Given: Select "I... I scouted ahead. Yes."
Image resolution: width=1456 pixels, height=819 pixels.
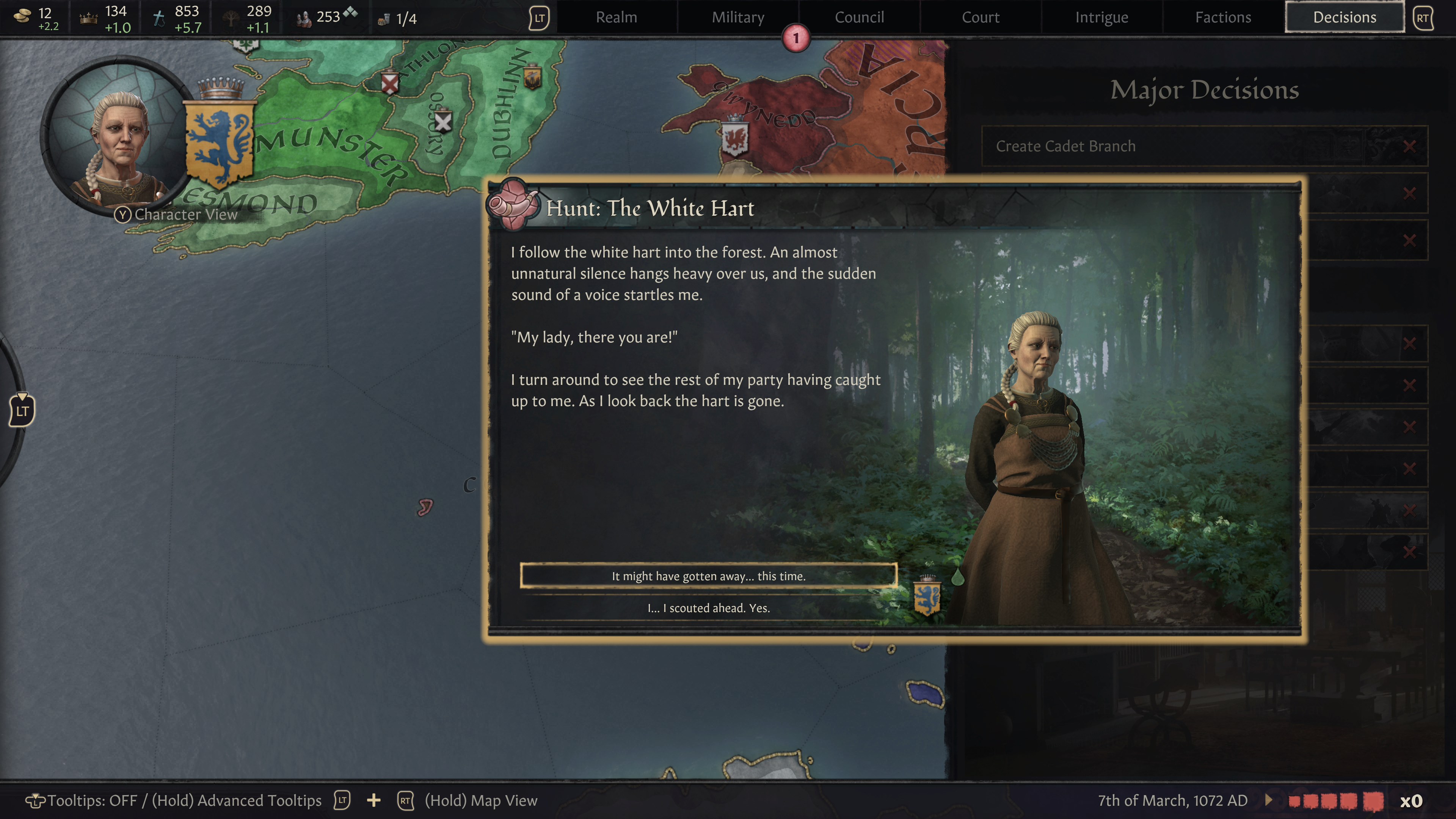Looking at the screenshot, I should tap(709, 608).
